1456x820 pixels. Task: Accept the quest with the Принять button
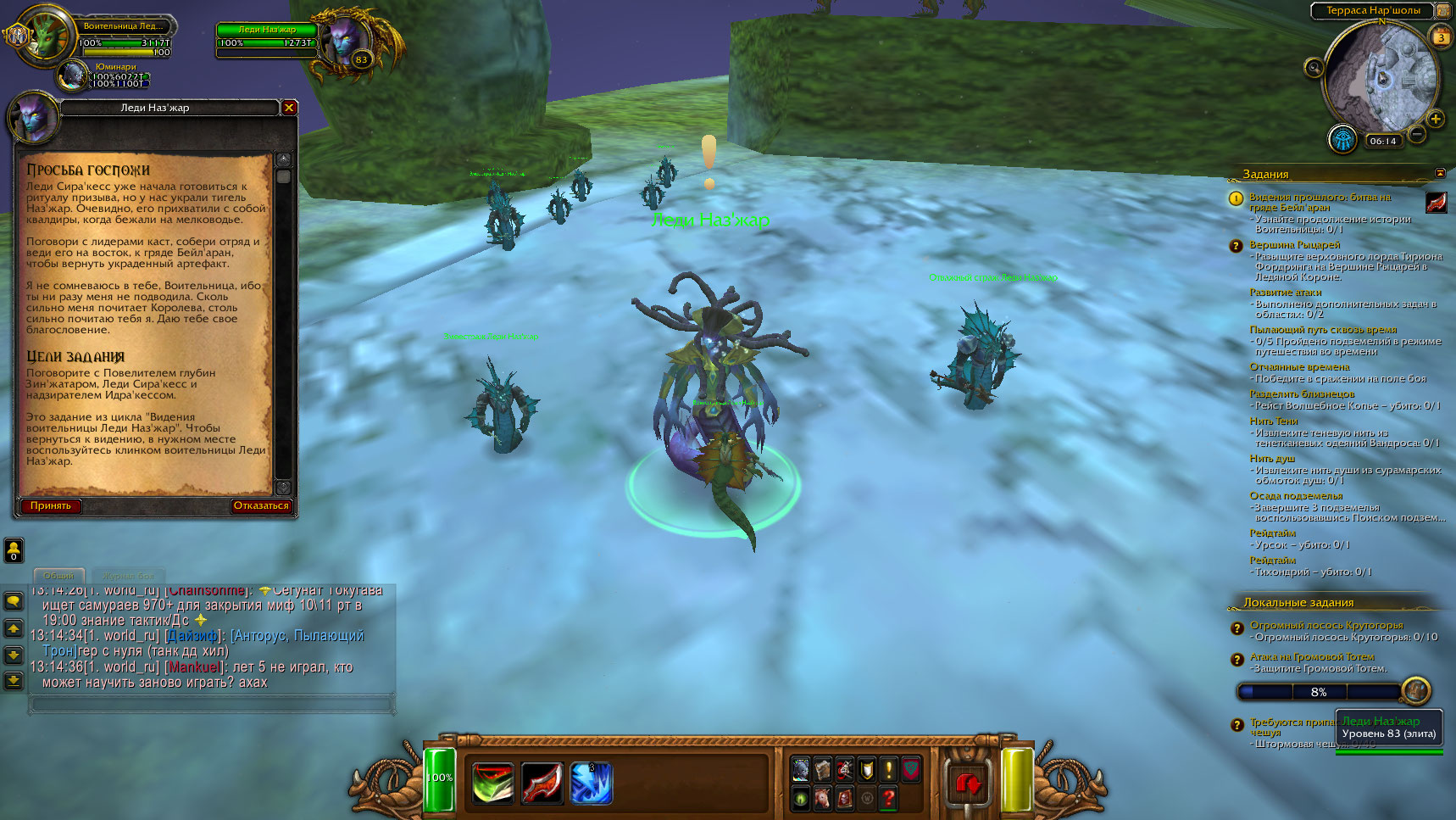(x=51, y=506)
